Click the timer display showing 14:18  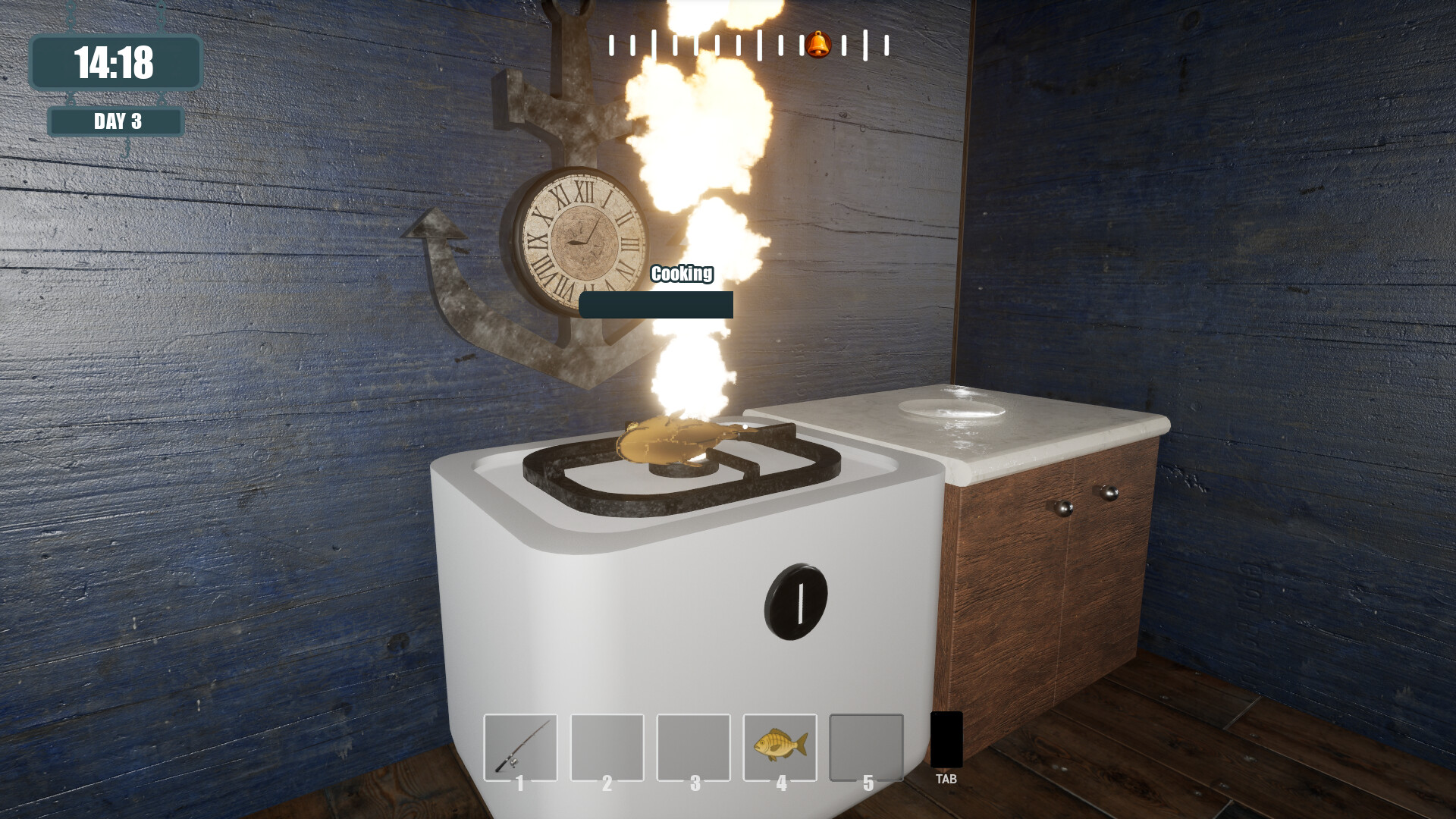pyautogui.click(x=115, y=64)
